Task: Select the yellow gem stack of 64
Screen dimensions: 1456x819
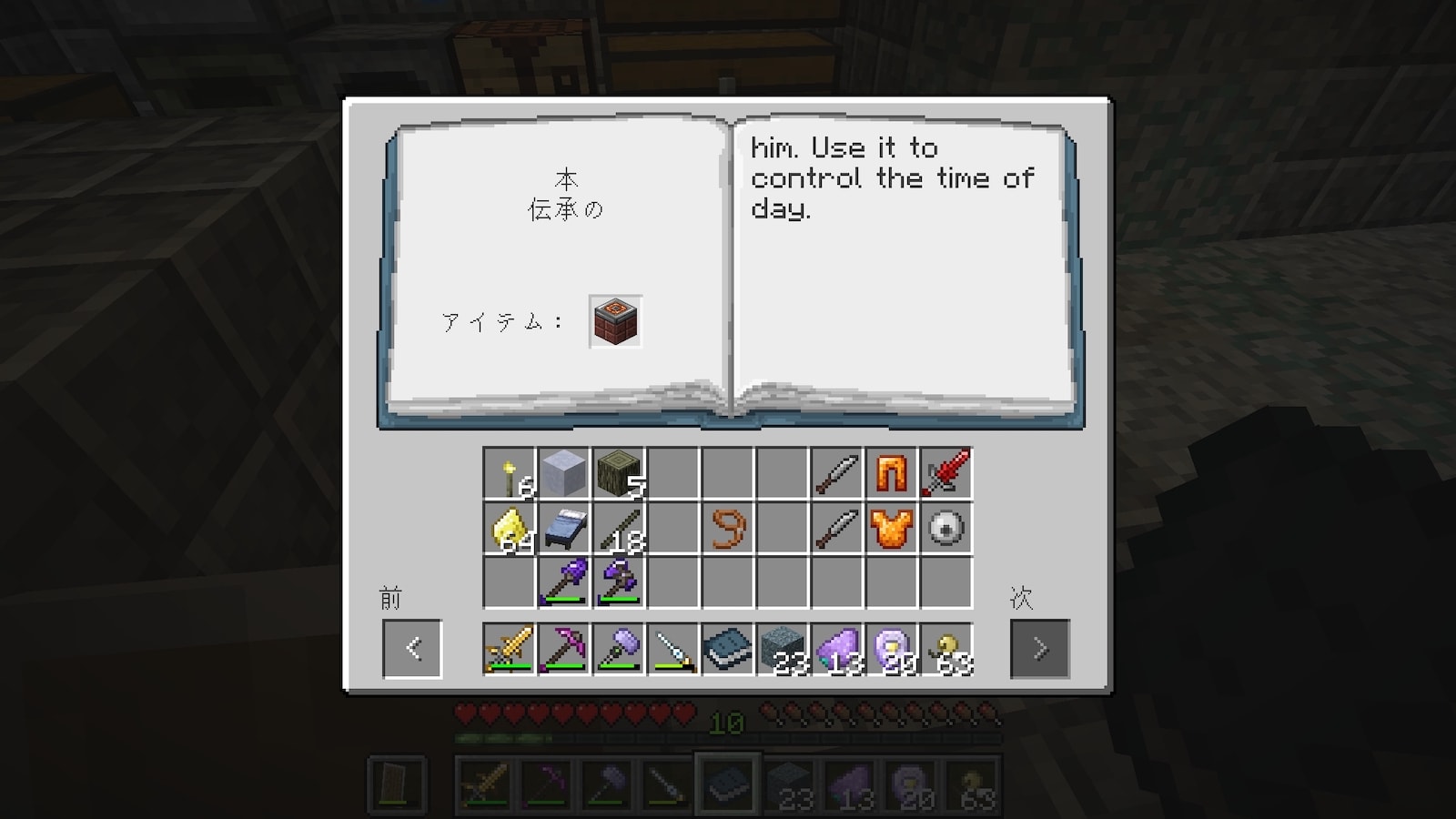Action: click(509, 529)
